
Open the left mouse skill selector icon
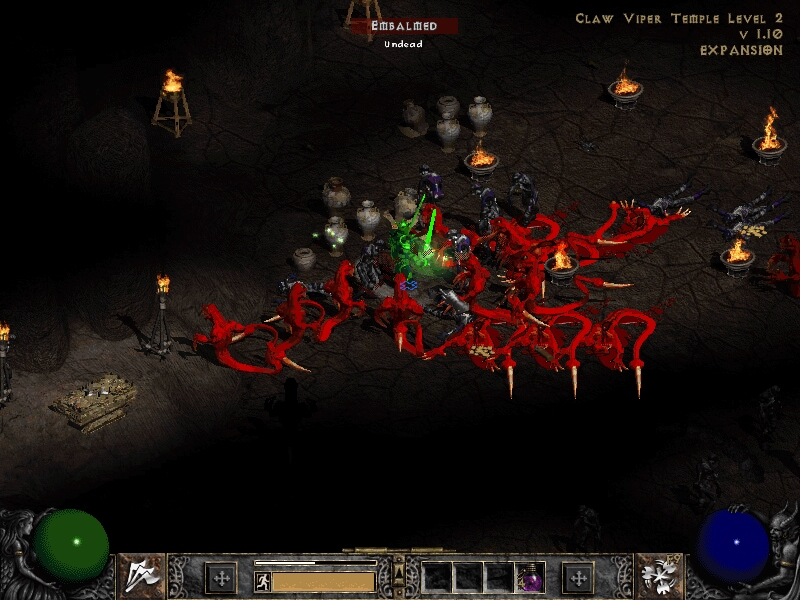click(x=142, y=575)
